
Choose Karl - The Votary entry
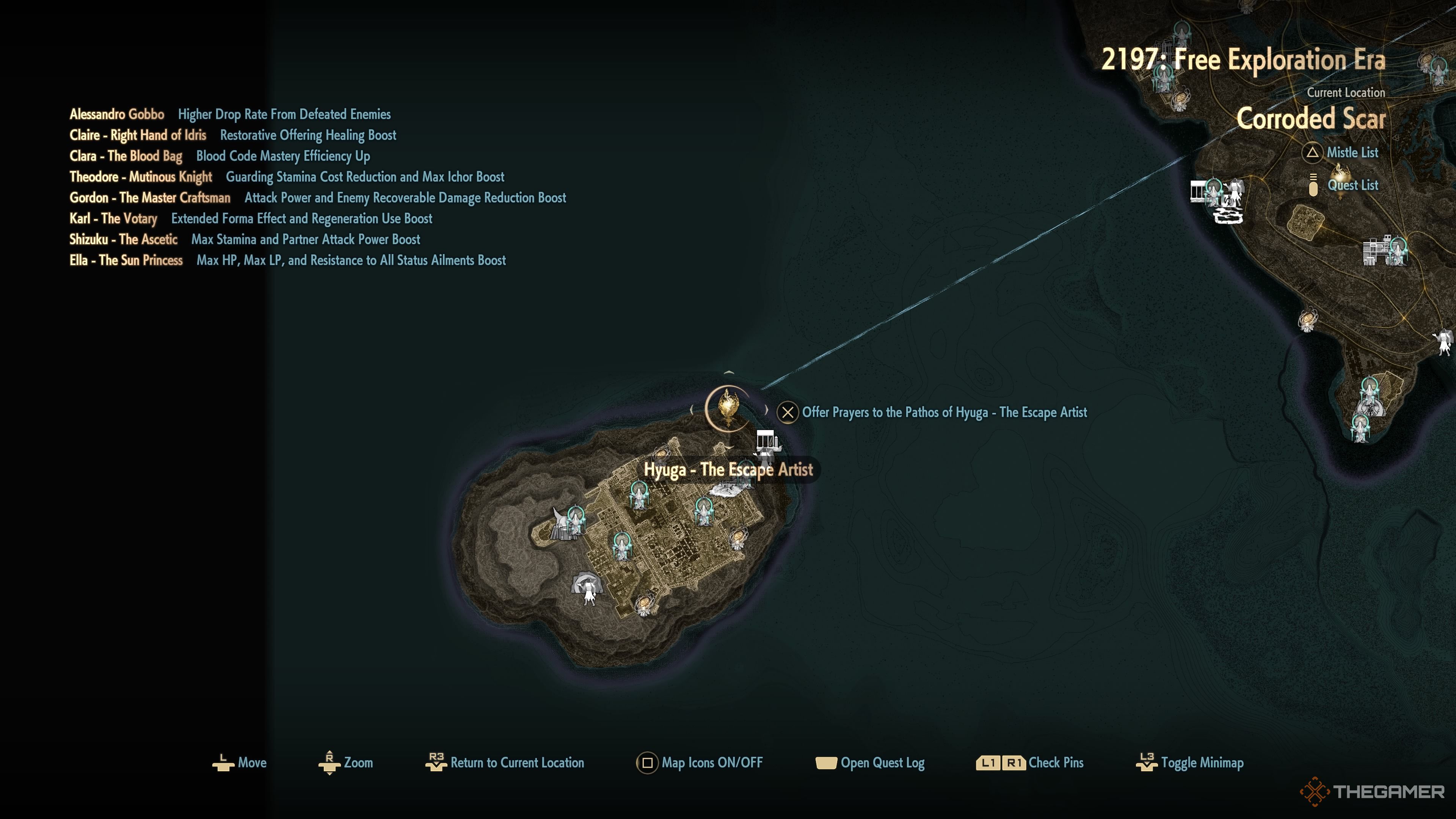tap(113, 219)
